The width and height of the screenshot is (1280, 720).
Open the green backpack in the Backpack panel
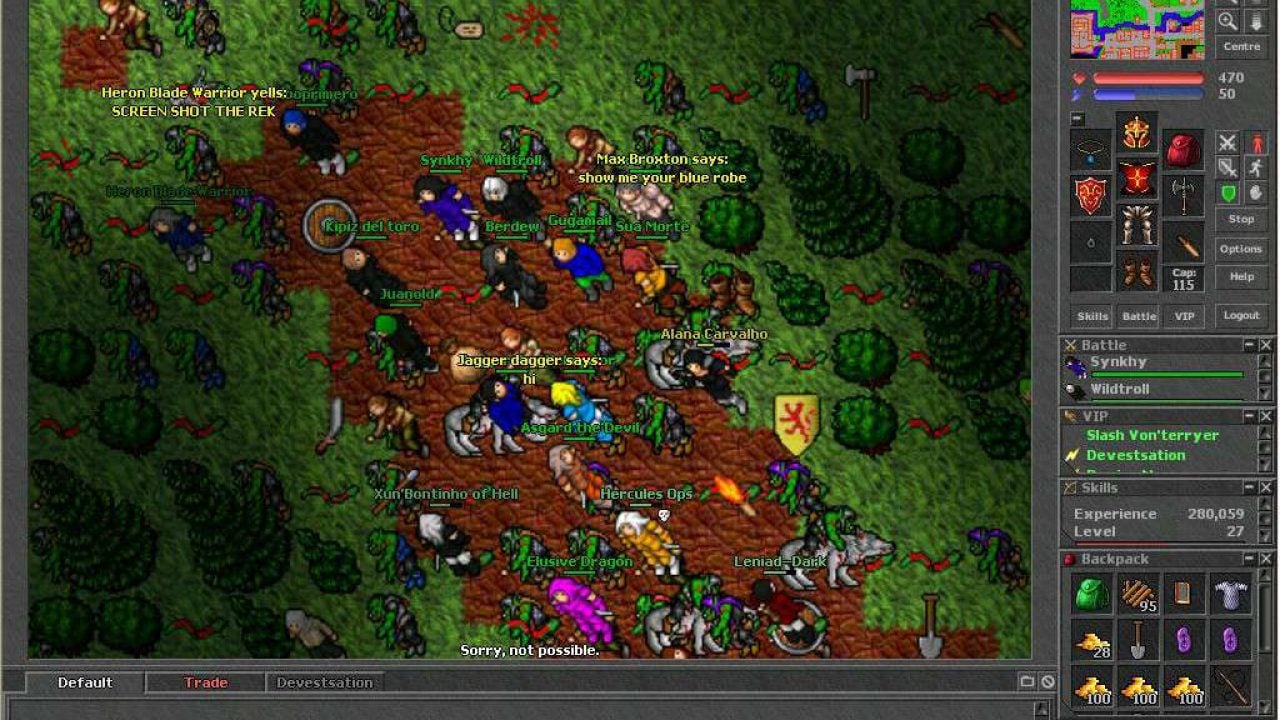(1090, 595)
